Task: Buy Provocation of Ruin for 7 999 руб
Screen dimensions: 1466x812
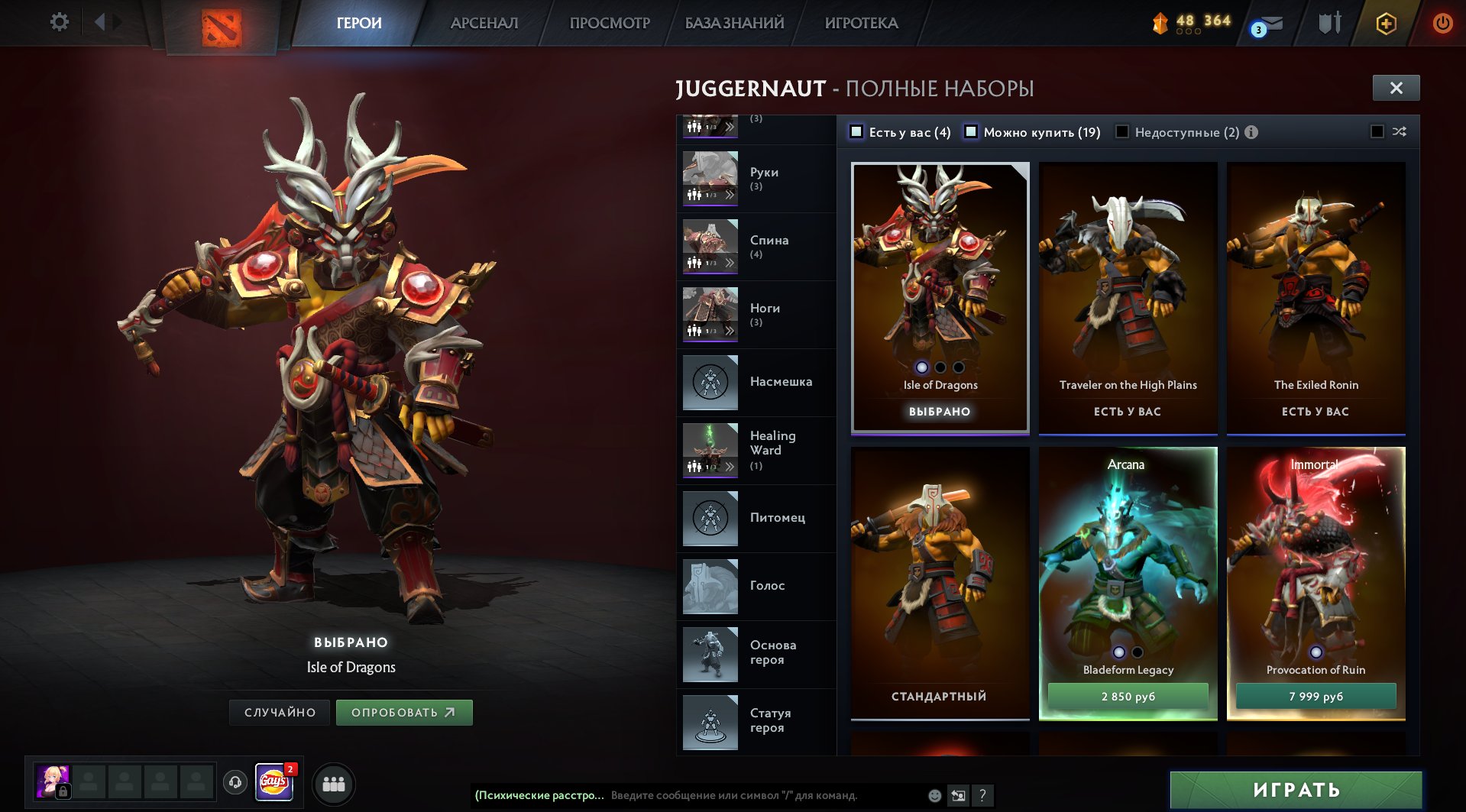Action: tap(1316, 697)
